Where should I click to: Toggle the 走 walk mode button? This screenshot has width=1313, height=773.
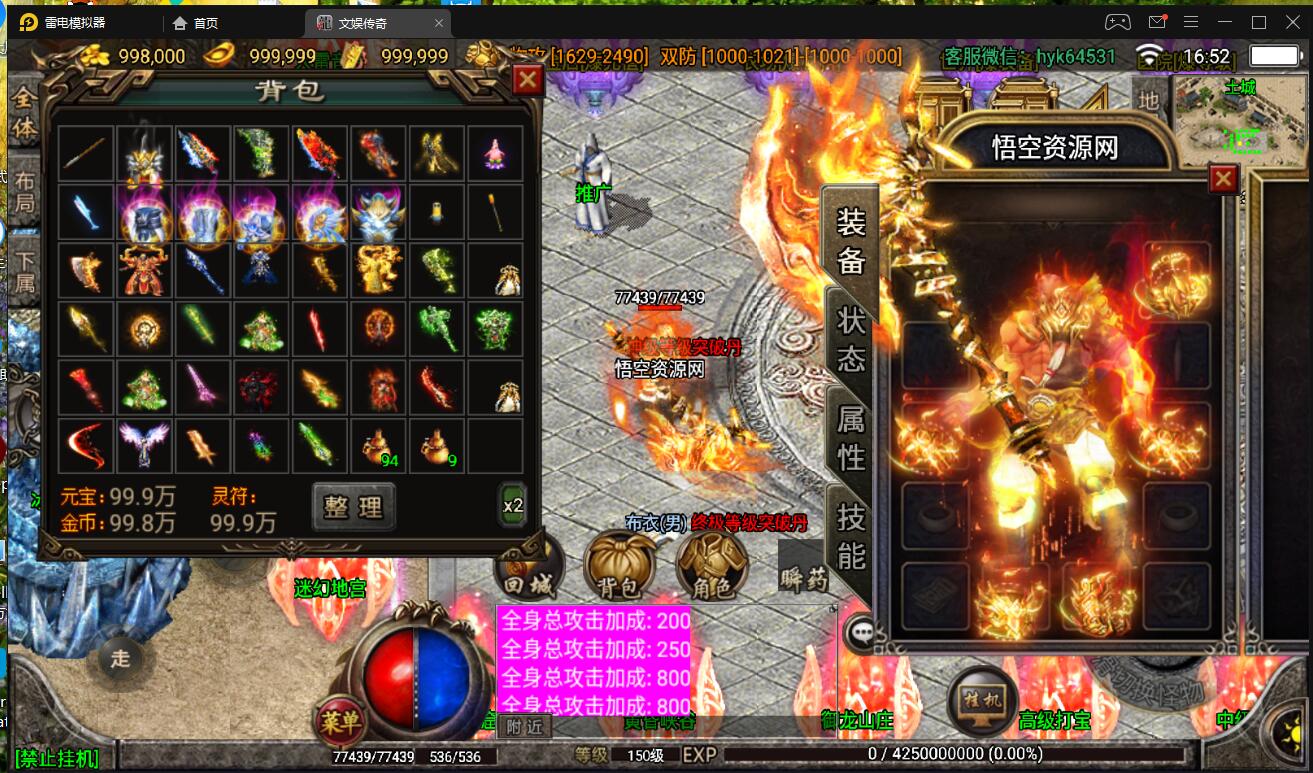coord(120,658)
